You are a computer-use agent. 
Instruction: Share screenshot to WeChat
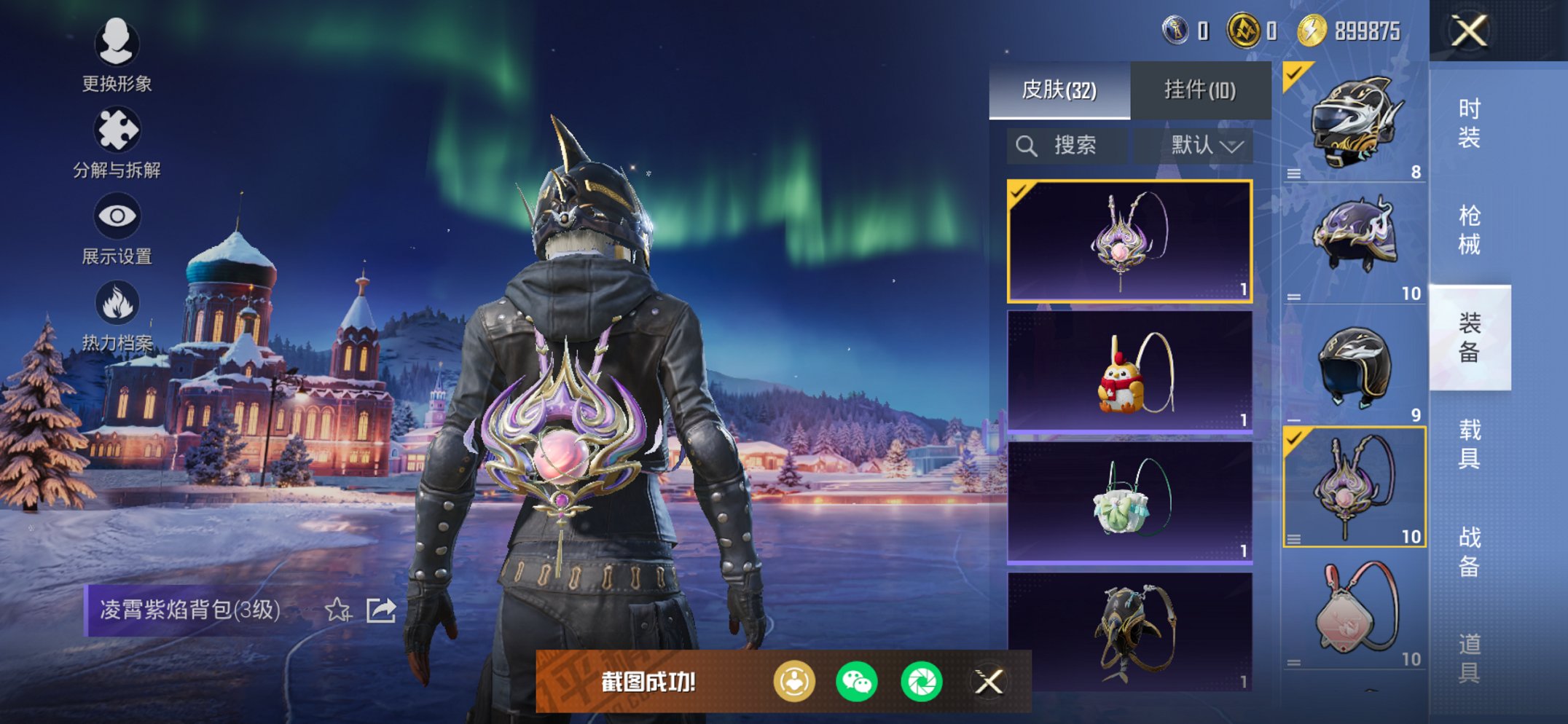[x=856, y=682]
